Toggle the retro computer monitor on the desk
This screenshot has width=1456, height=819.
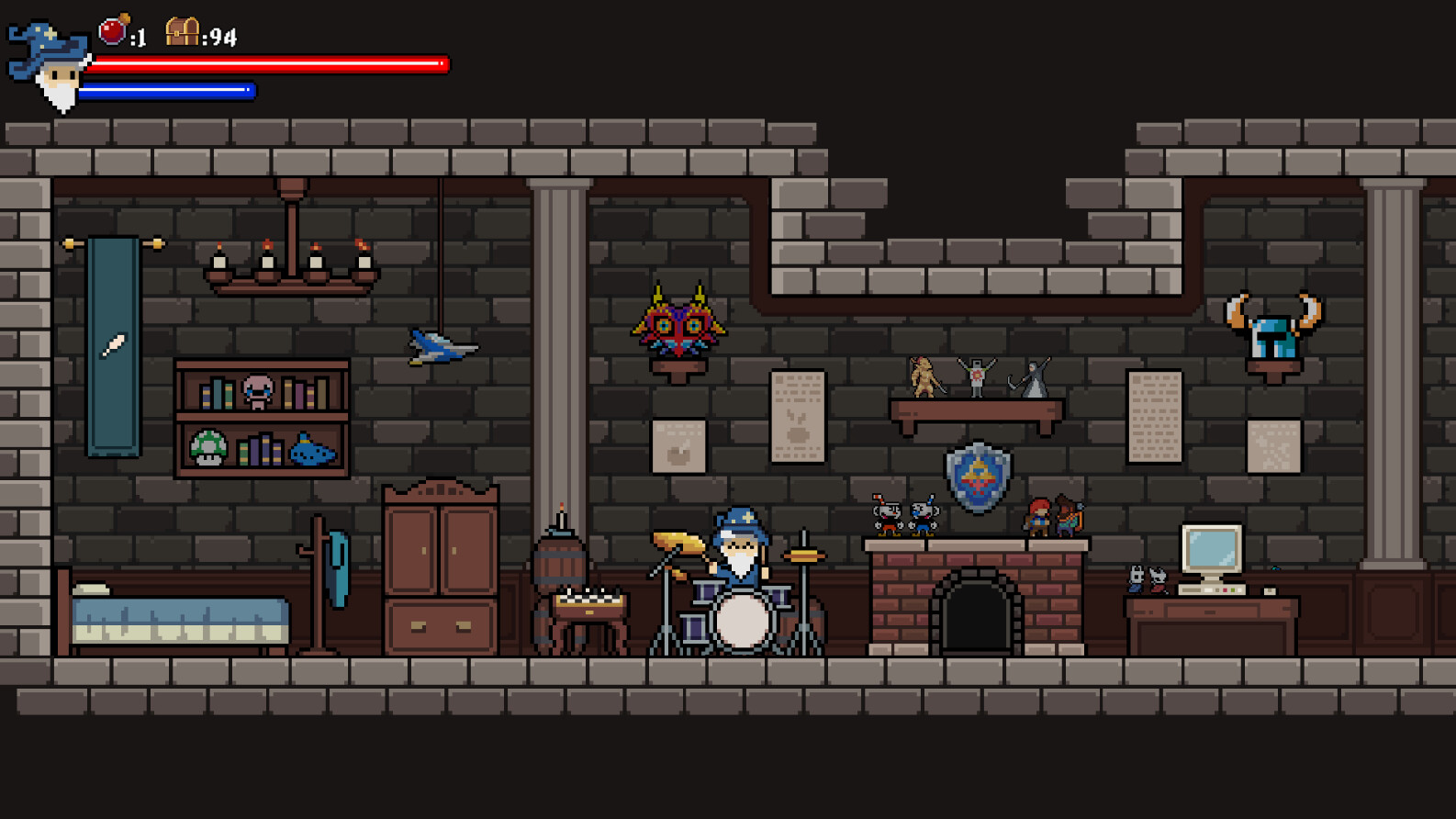coord(1212,546)
